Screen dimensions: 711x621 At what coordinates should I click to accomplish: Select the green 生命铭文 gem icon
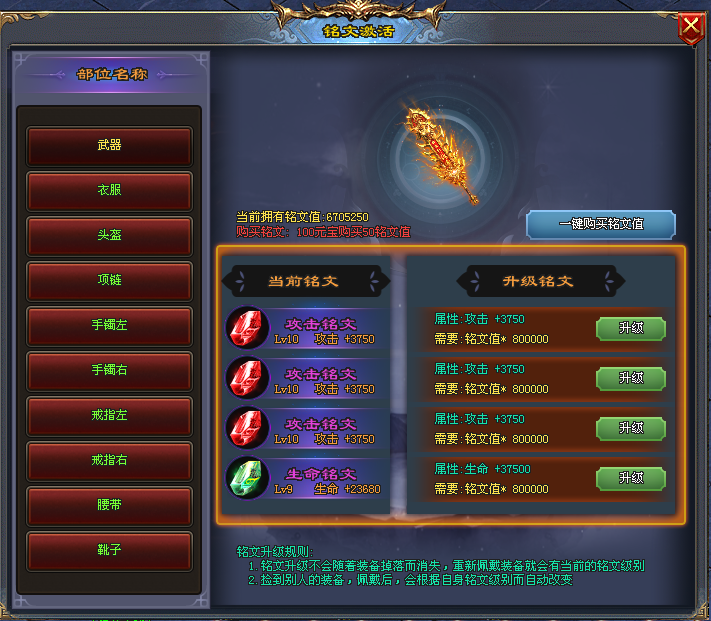pyautogui.click(x=245, y=478)
